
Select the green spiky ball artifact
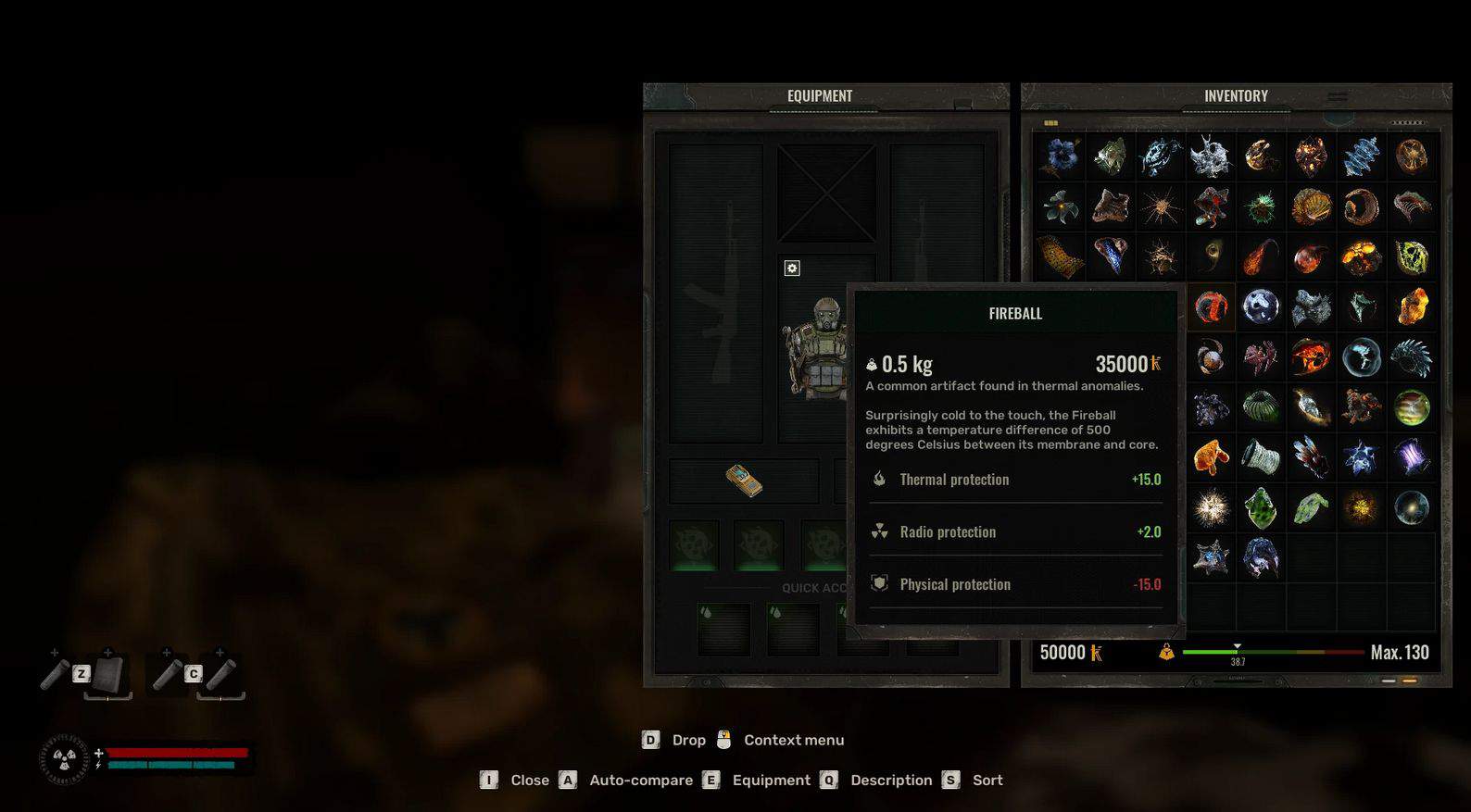1261,207
